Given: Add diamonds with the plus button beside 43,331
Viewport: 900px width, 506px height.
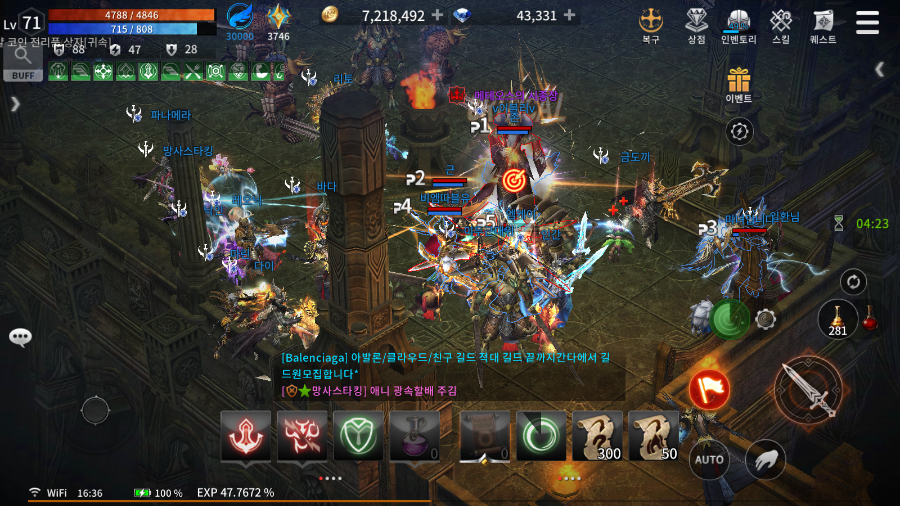Looking at the screenshot, I should [x=569, y=15].
